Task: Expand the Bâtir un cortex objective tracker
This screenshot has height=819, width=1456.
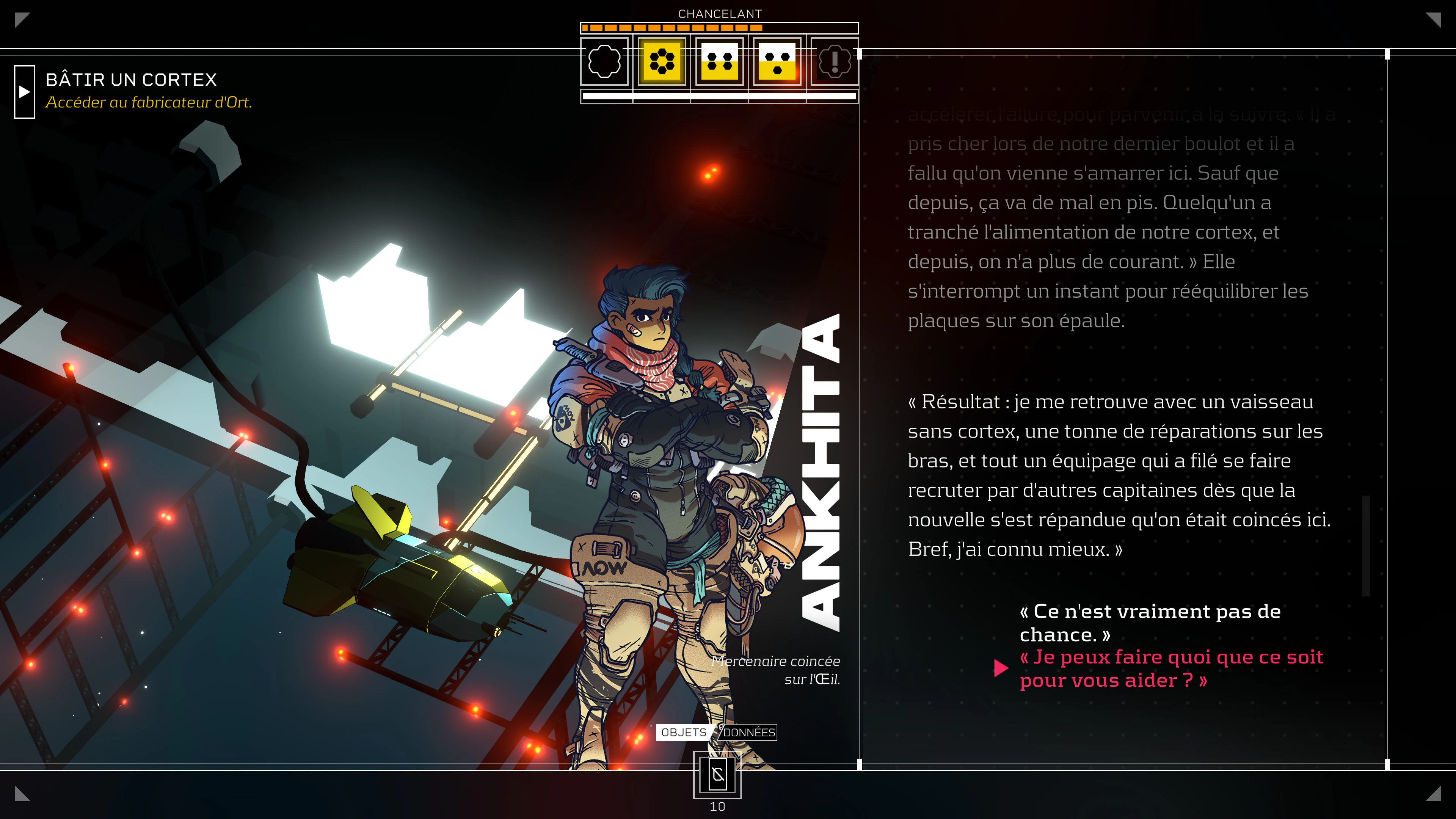Action: pos(24,91)
